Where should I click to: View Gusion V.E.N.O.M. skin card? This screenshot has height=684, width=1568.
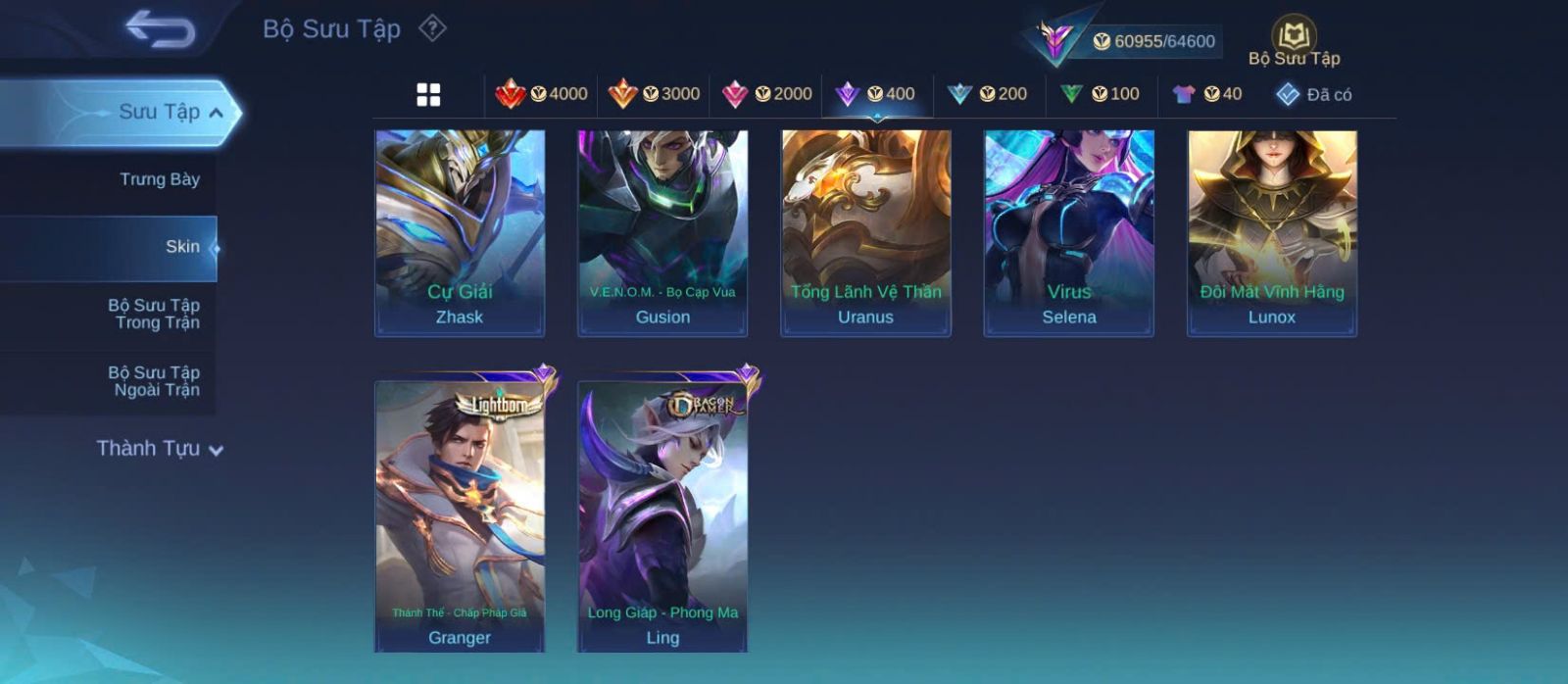pos(662,233)
